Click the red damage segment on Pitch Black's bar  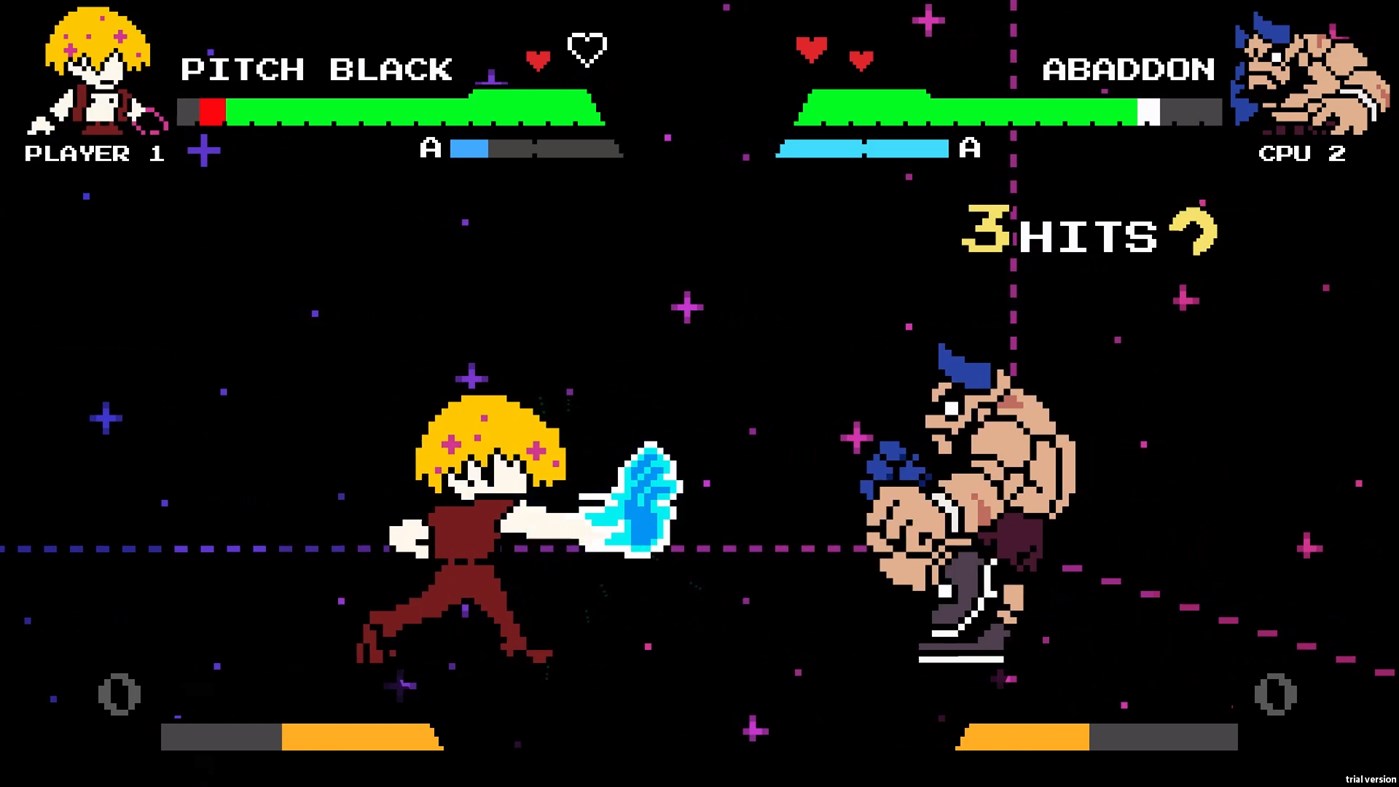pos(211,111)
